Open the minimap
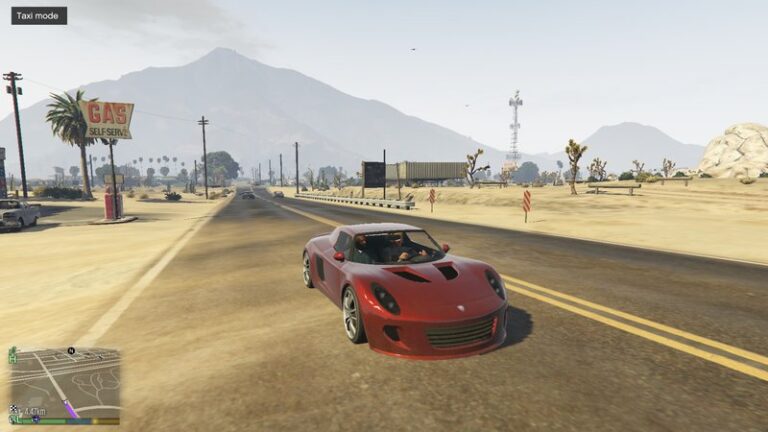Viewport: 768px width, 432px height. (x=64, y=384)
